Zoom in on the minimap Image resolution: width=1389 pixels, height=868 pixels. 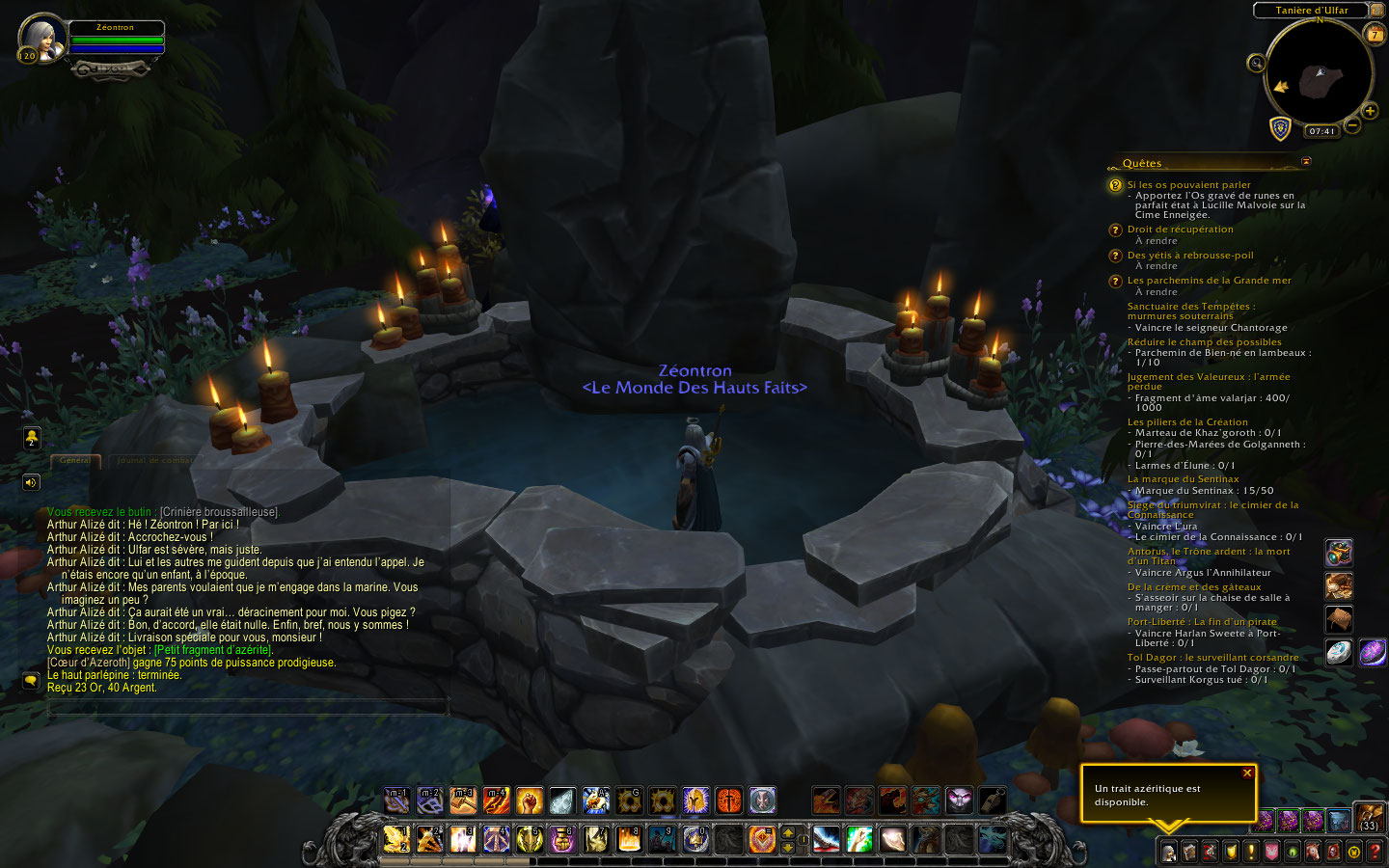(1370, 111)
